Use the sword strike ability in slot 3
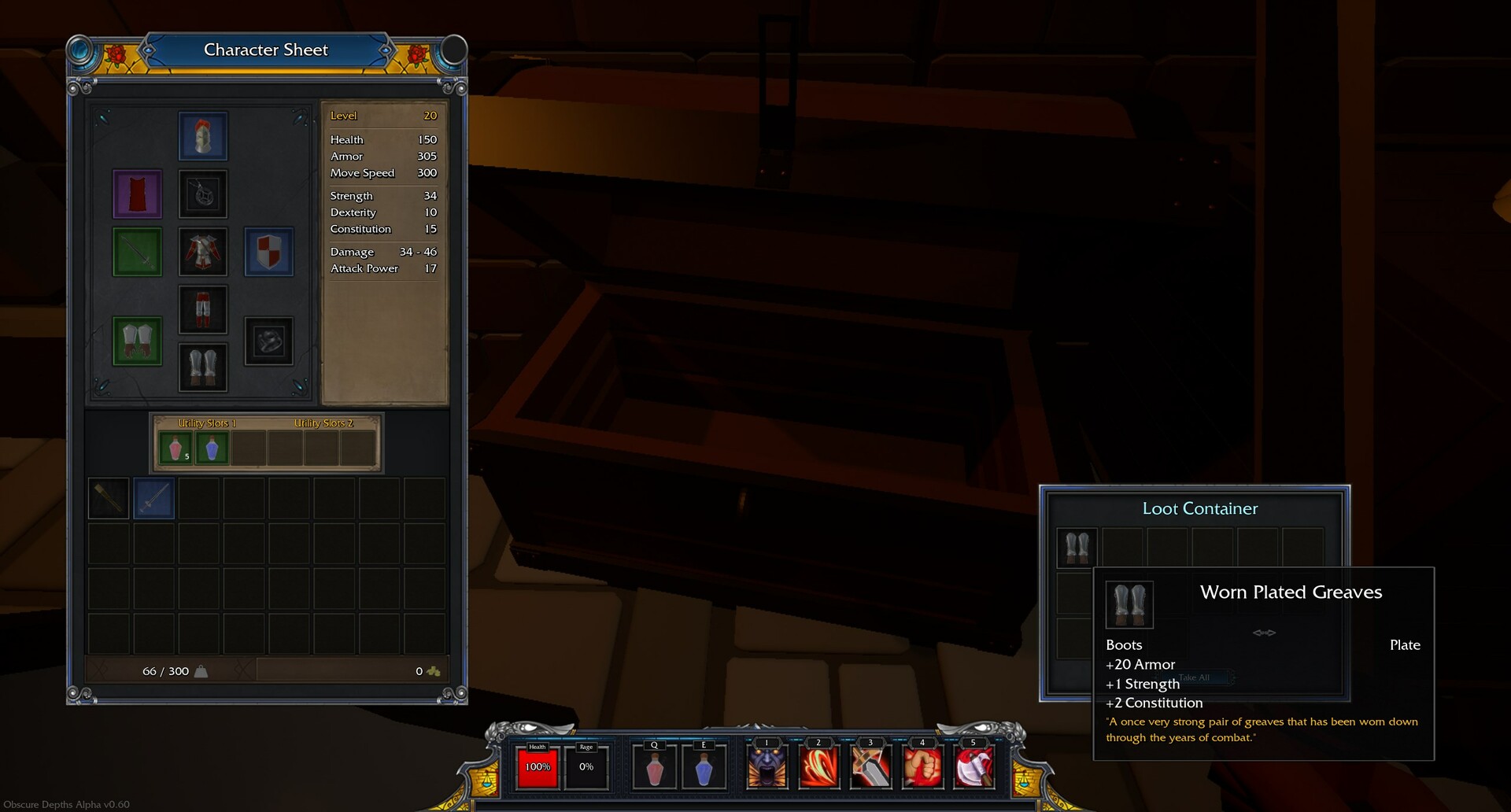 click(870, 769)
